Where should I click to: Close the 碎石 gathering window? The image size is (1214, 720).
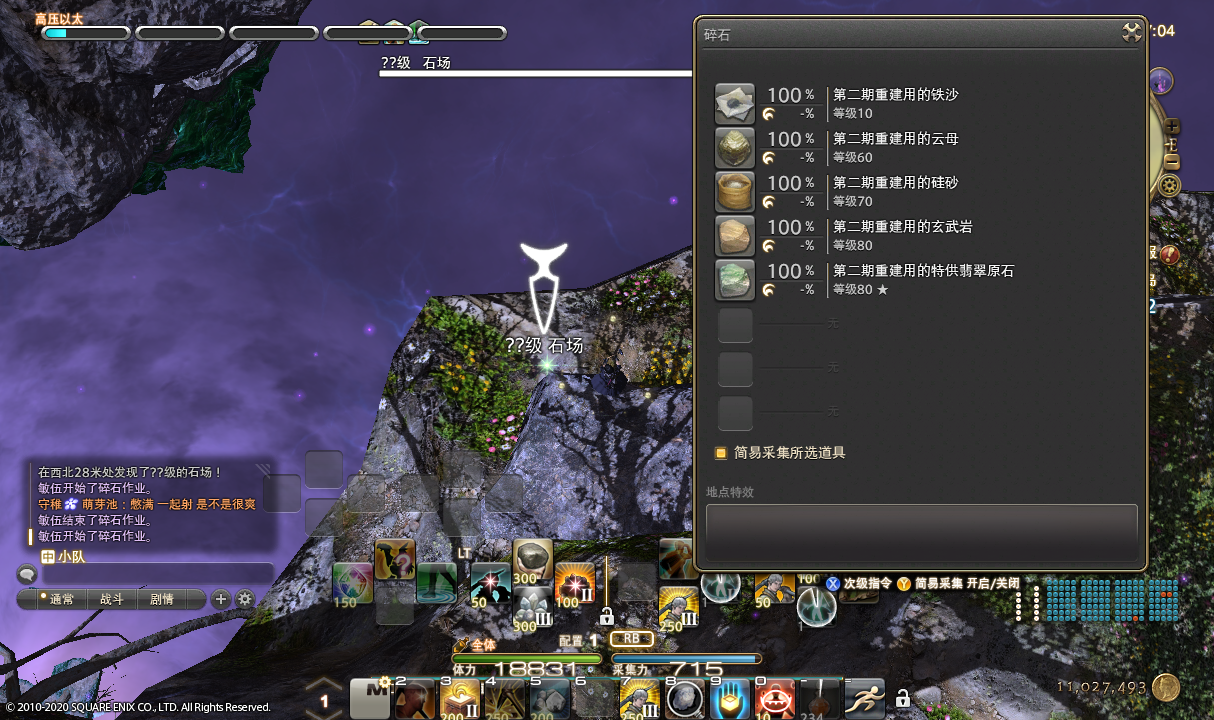[x=1131, y=32]
